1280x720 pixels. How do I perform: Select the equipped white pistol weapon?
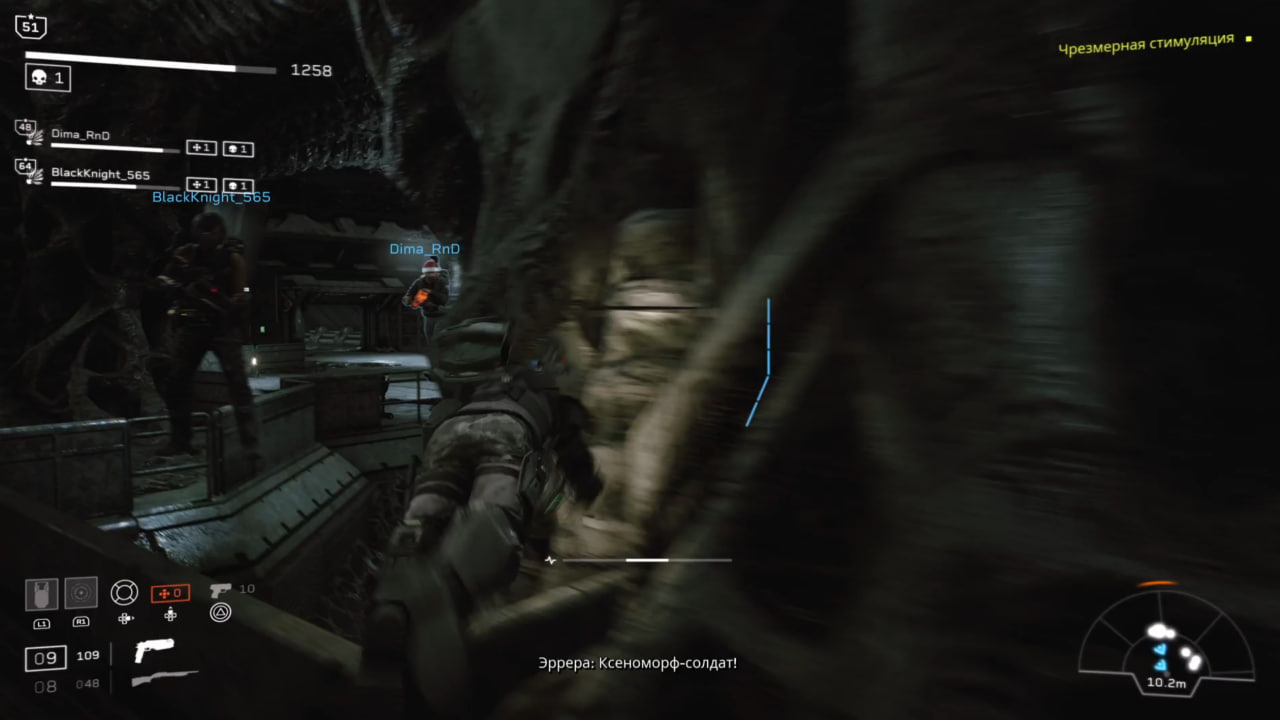[154, 650]
